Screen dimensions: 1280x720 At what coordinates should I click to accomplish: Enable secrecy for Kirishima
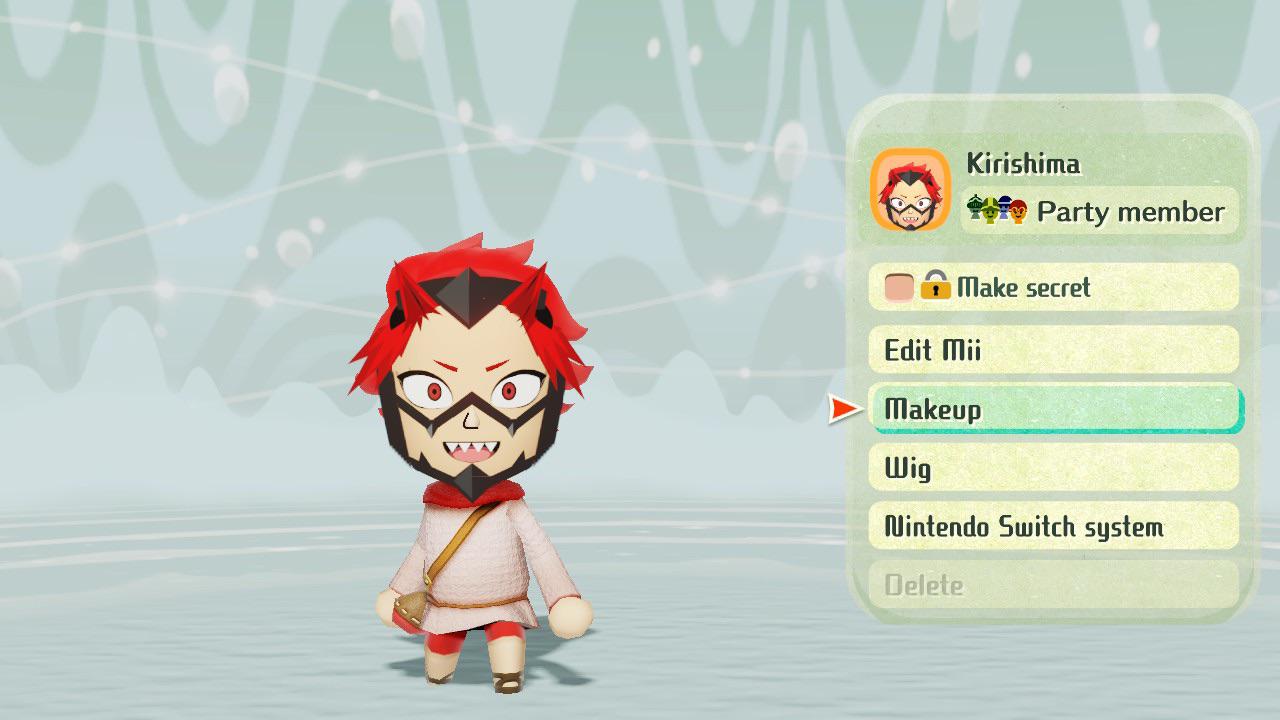coord(1053,287)
